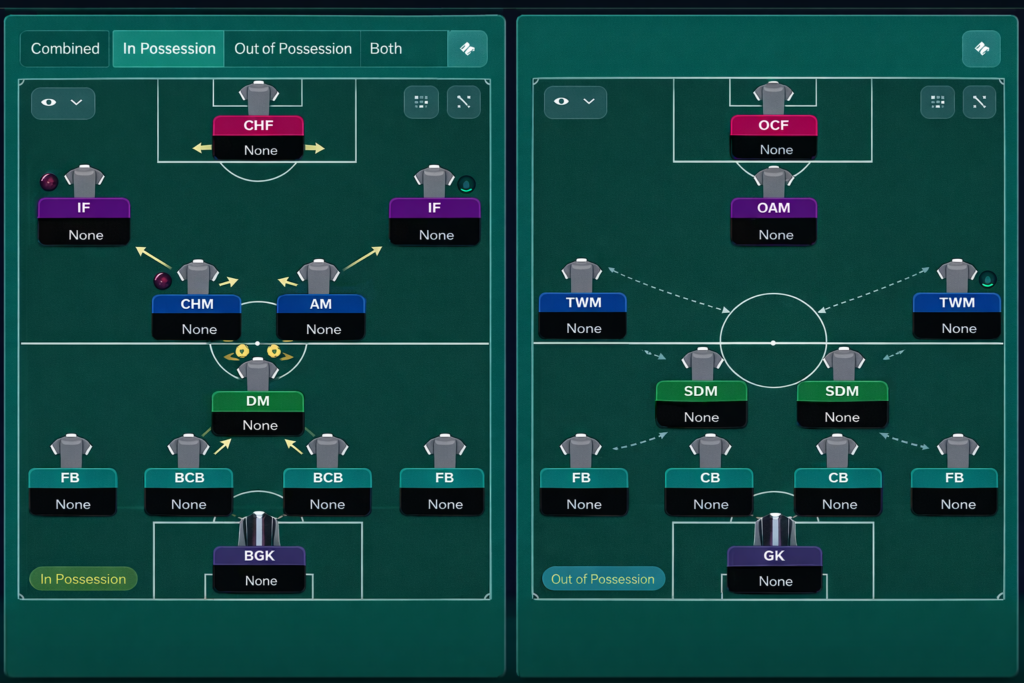1024x683 pixels.
Task: Choose the GK card in Out of Possession
Action: click(x=774, y=568)
